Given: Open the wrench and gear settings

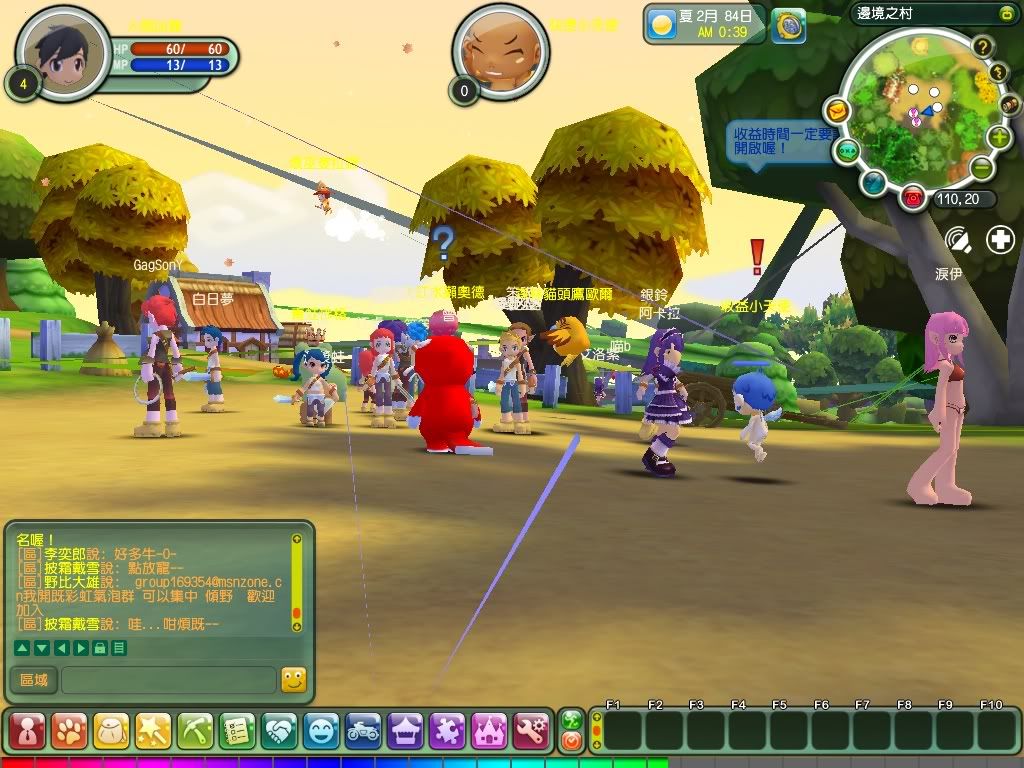Looking at the screenshot, I should 531,731.
